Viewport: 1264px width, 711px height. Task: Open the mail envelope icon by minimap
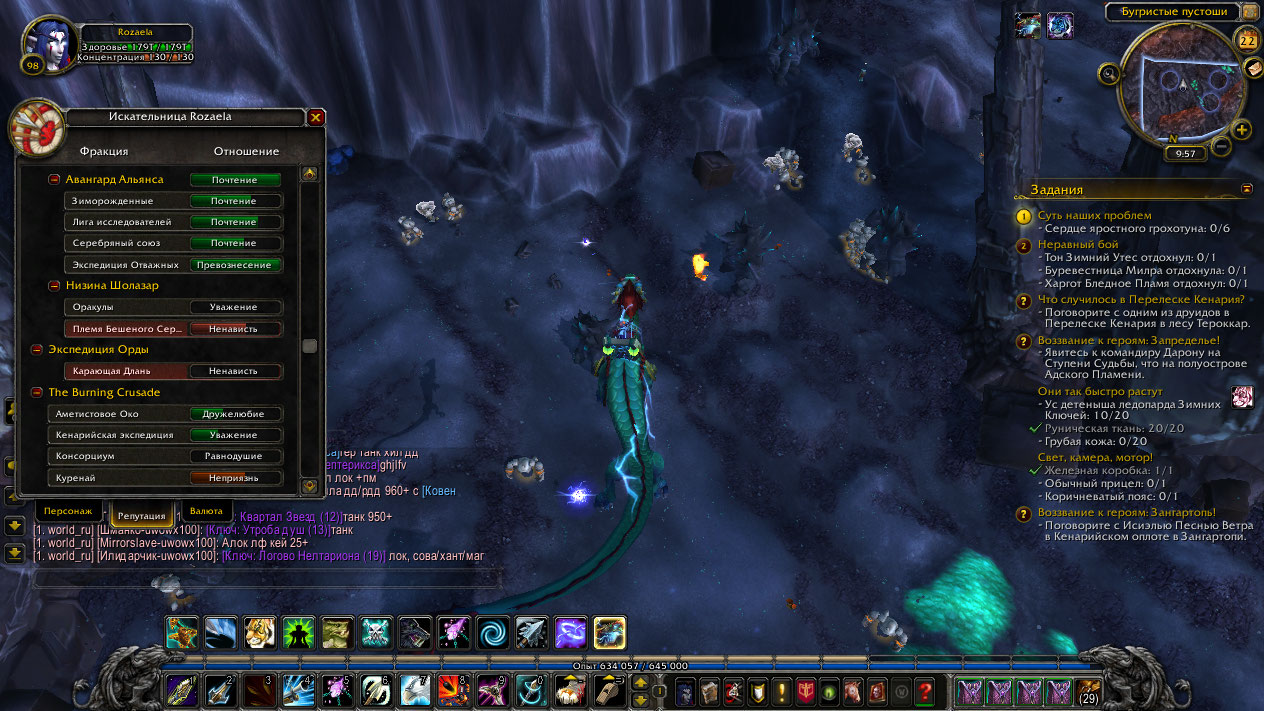coord(1253,68)
